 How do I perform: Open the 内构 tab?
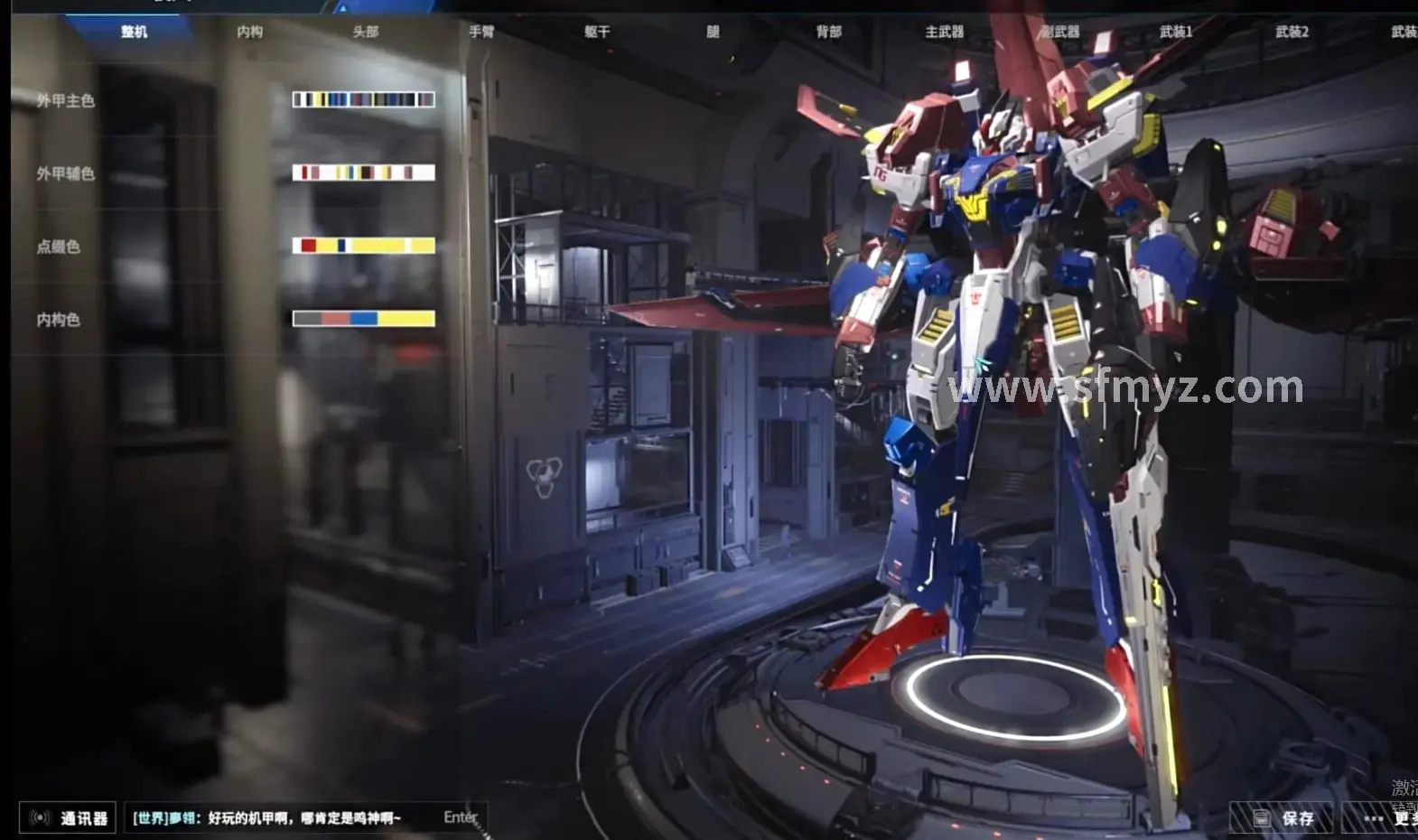tap(250, 32)
